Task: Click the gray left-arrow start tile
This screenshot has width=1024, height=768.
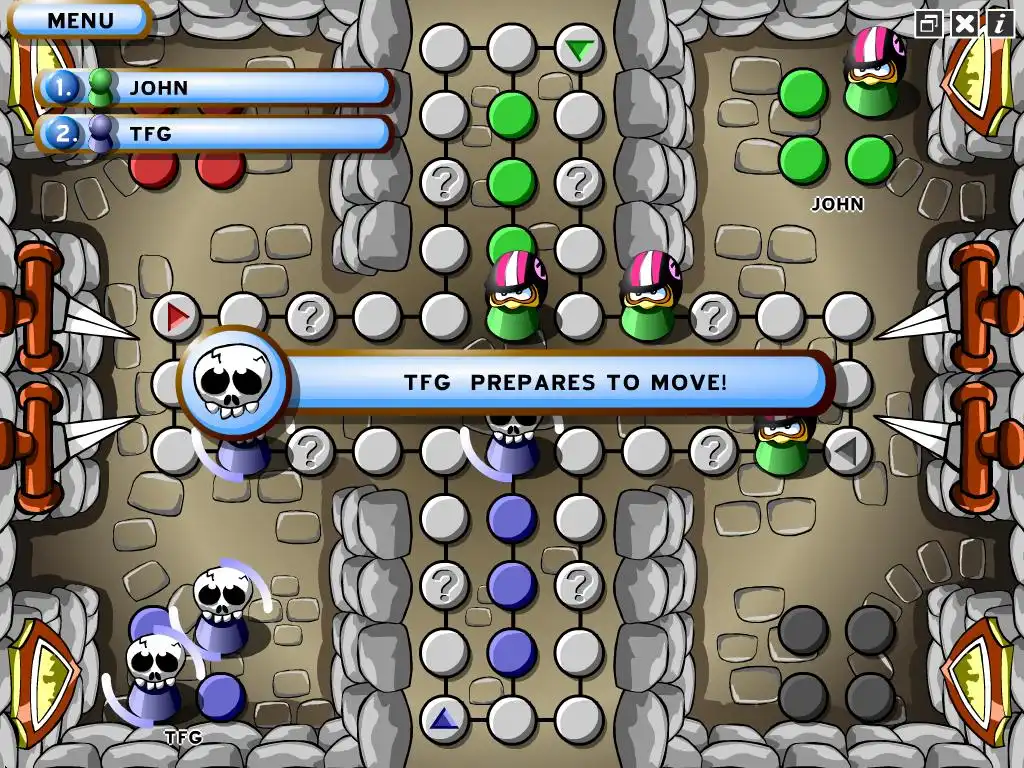Action: [847, 452]
